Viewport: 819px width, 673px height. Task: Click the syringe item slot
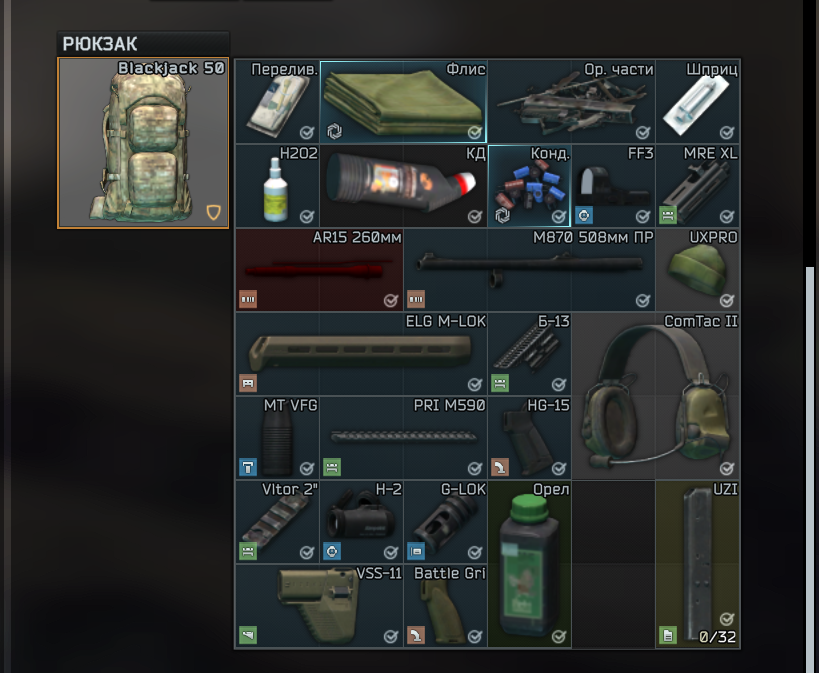point(697,102)
